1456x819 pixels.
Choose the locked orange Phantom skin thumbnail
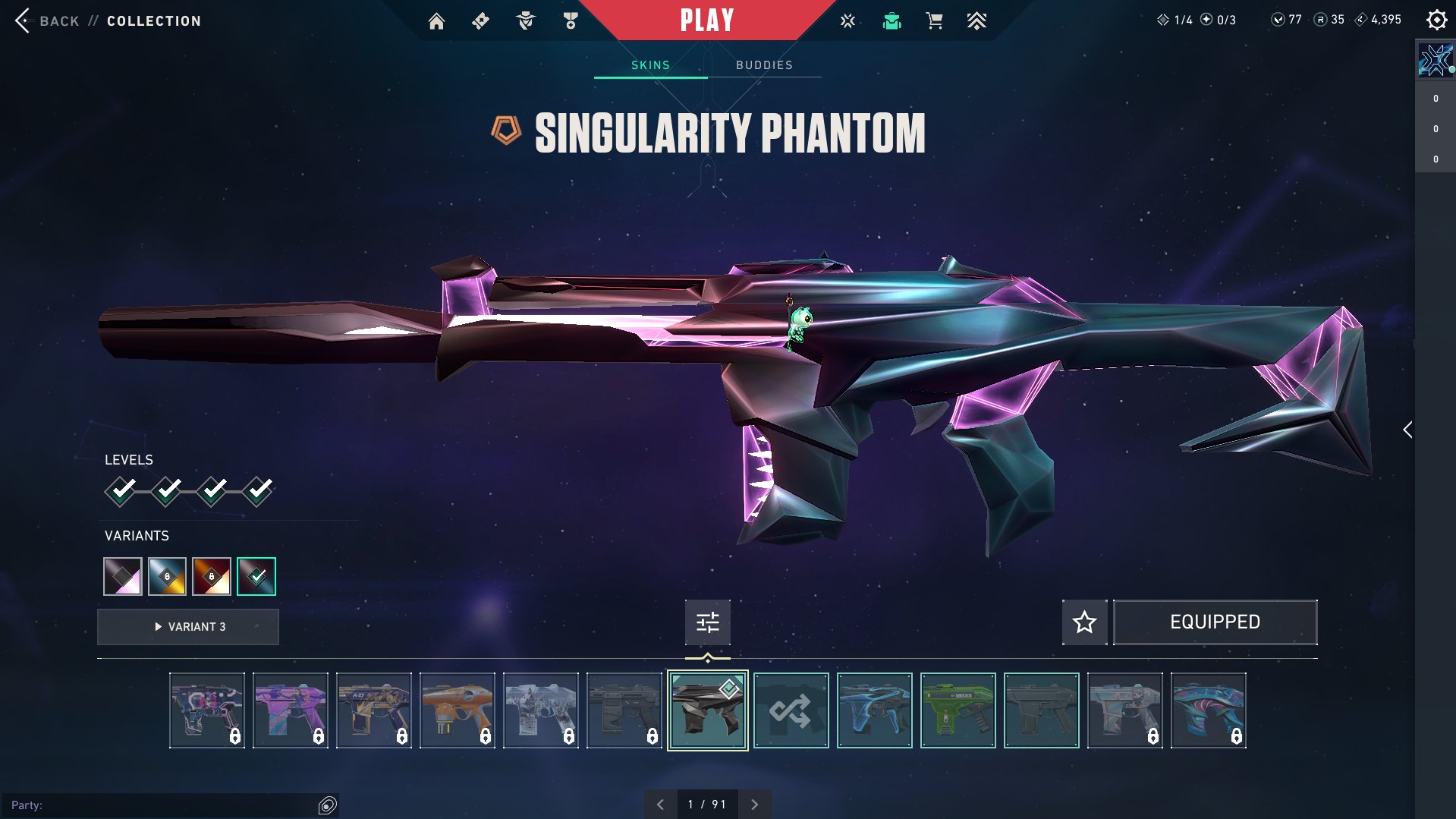coord(458,710)
